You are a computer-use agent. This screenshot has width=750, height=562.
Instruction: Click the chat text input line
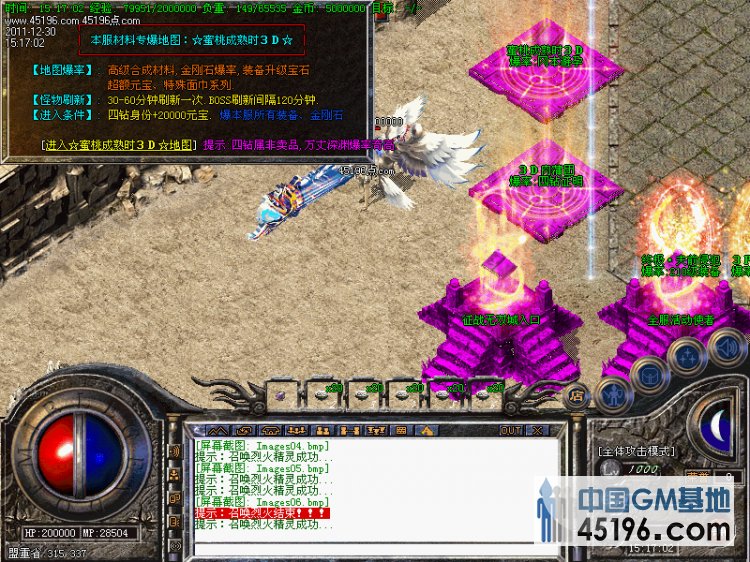tap(370, 548)
